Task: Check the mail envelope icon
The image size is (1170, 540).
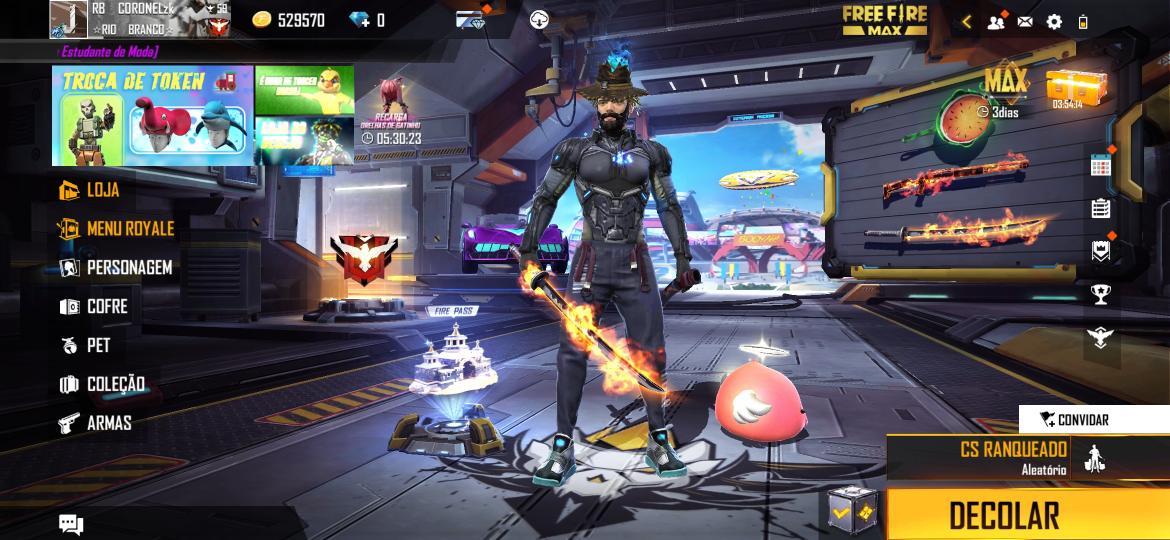Action: pos(1025,21)
